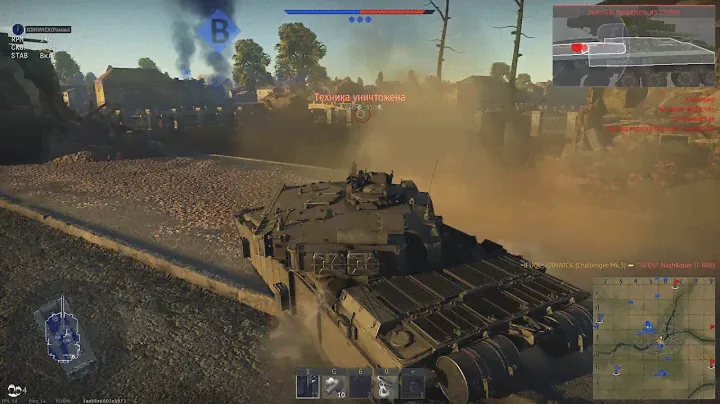Select the smoke grenade slot with 10 charges
The image size is (720, 404).
pos(333,385)
